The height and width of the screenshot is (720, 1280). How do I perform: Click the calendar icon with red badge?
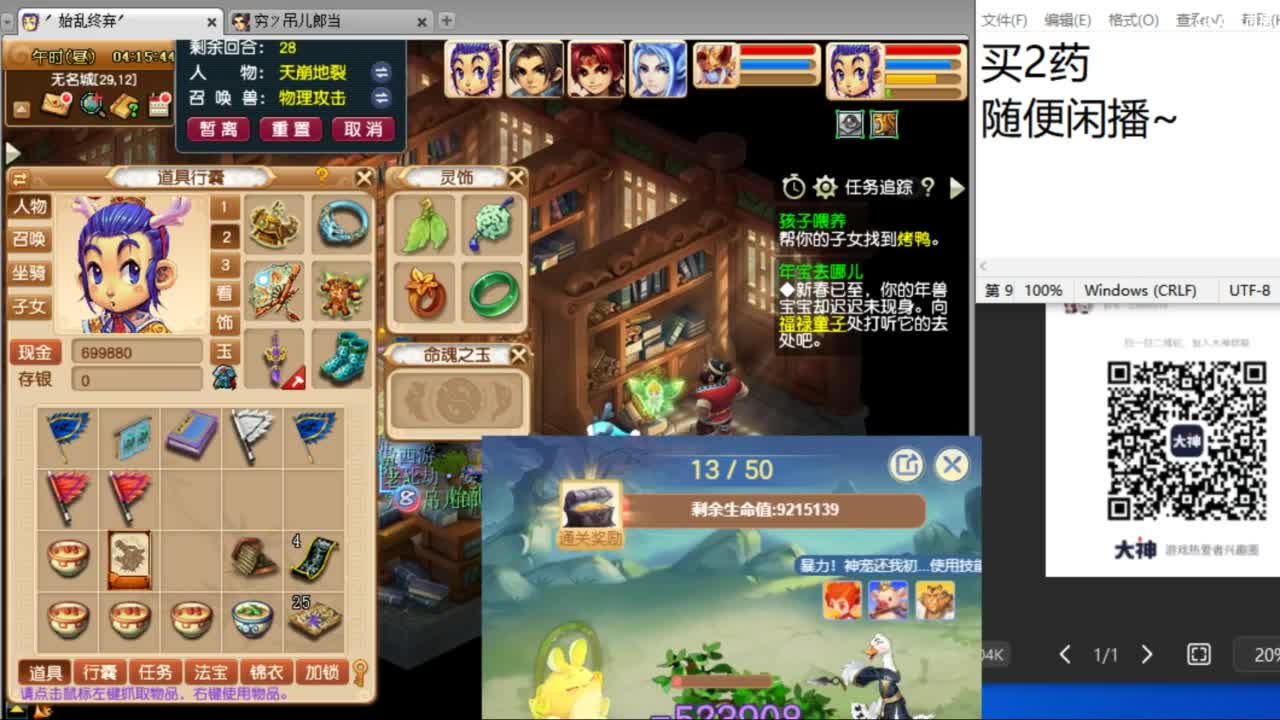[x=158, y=105]
